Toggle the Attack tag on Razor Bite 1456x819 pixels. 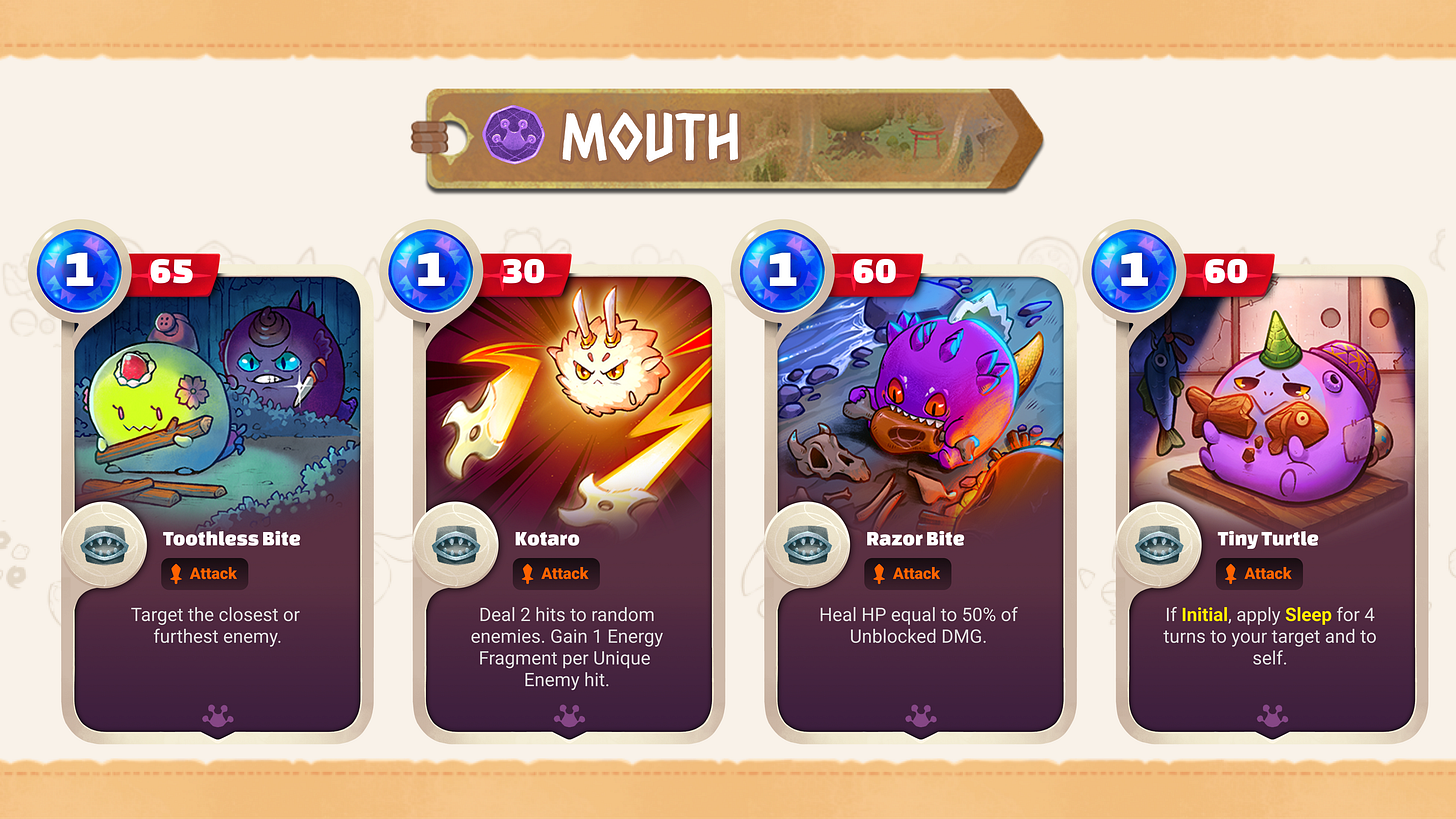click(907, 574)
